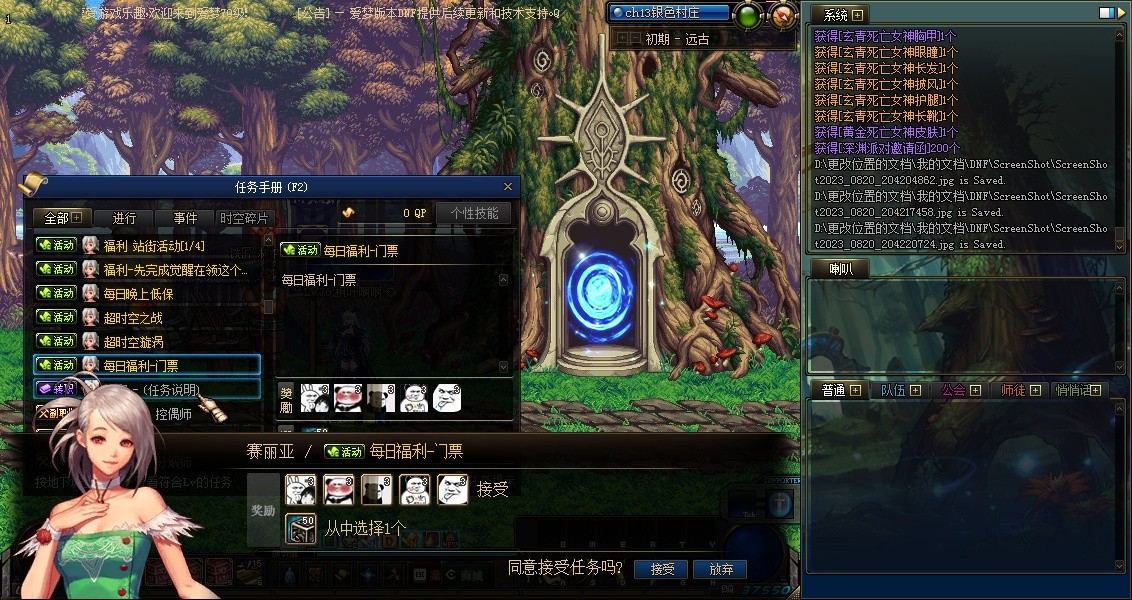The image size is (1132, 600).
Task: Choose the 每日晚上低保 quest entry
Action: (138, 293)
